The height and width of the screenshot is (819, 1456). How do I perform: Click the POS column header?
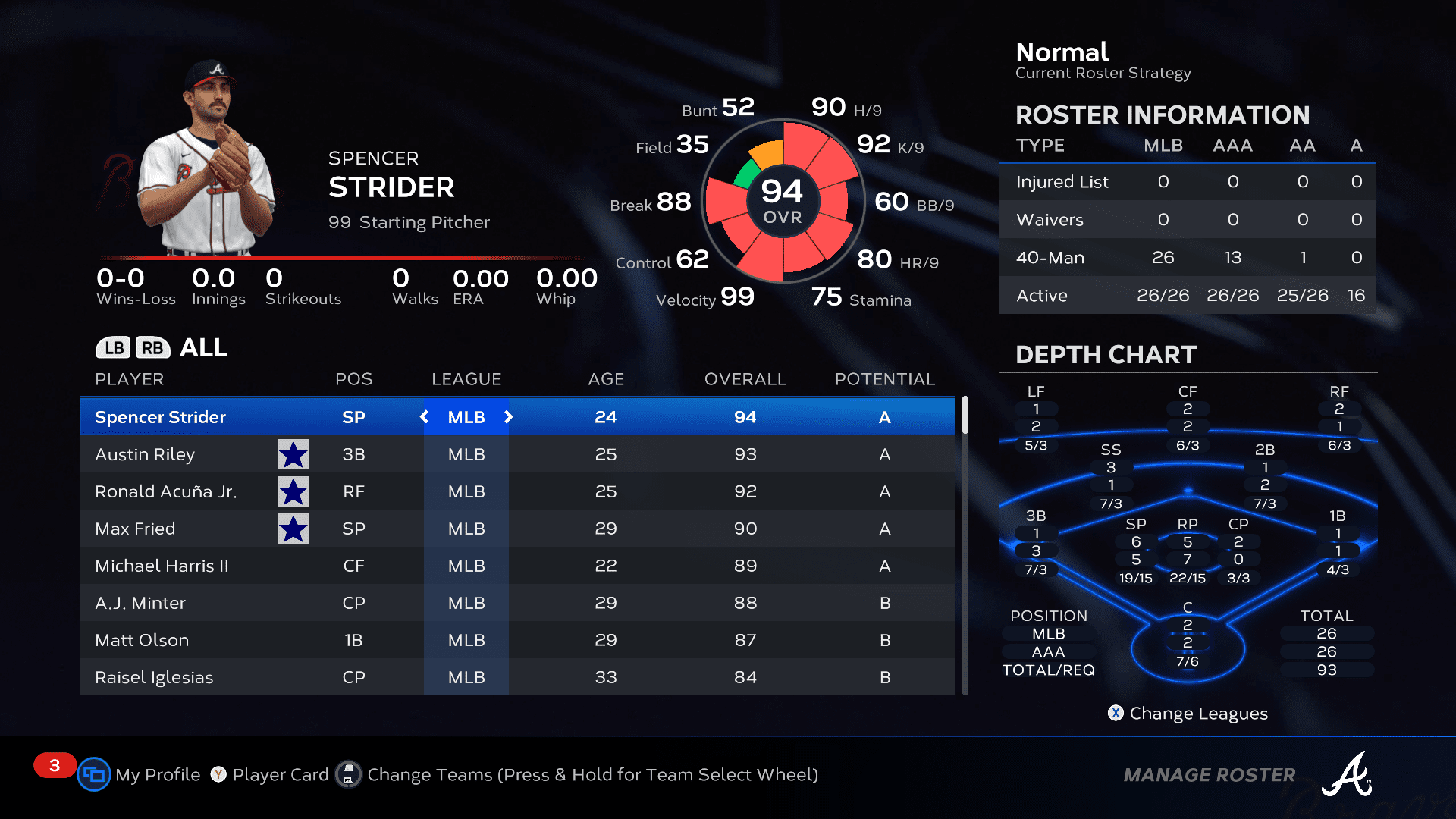click(354, 379)
